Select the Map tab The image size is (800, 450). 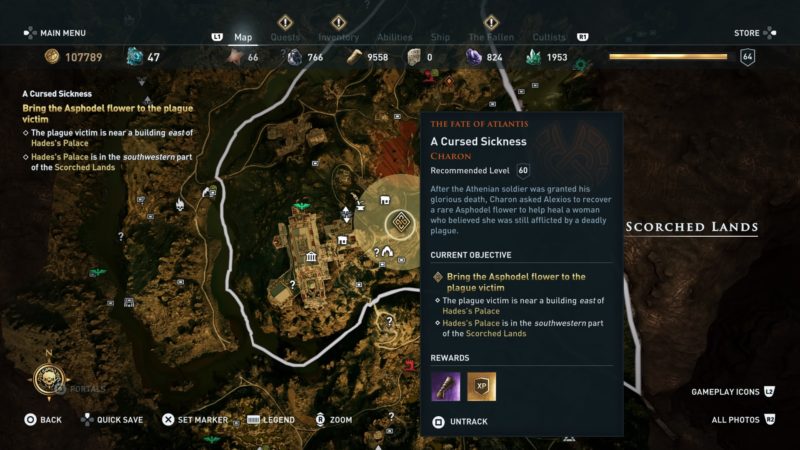(x=243, y=37)
